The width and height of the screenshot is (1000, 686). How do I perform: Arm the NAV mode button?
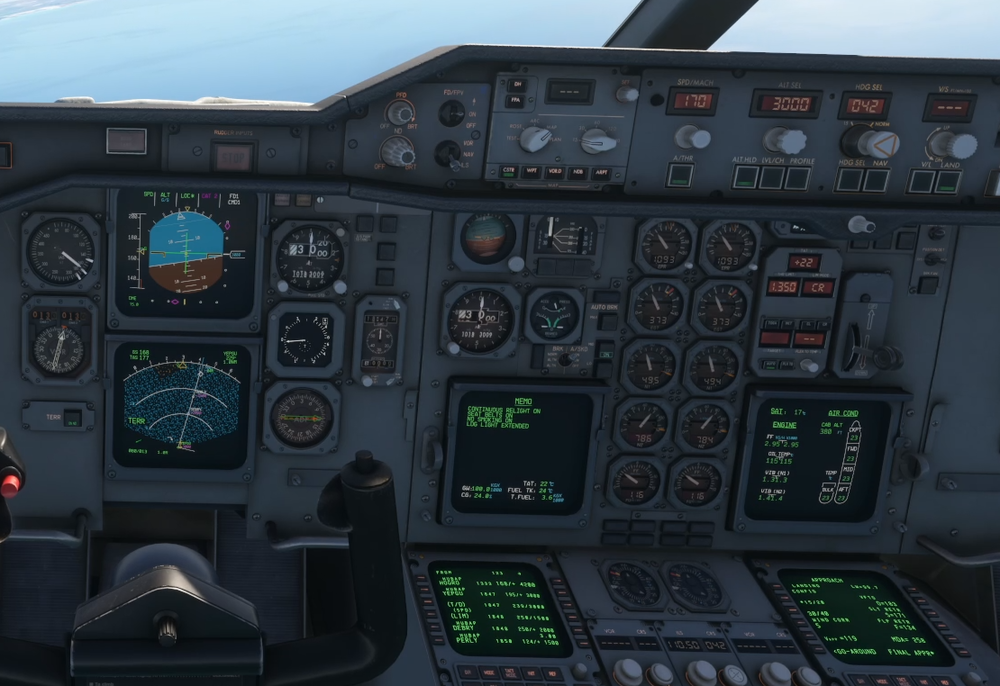click(875, 180)
